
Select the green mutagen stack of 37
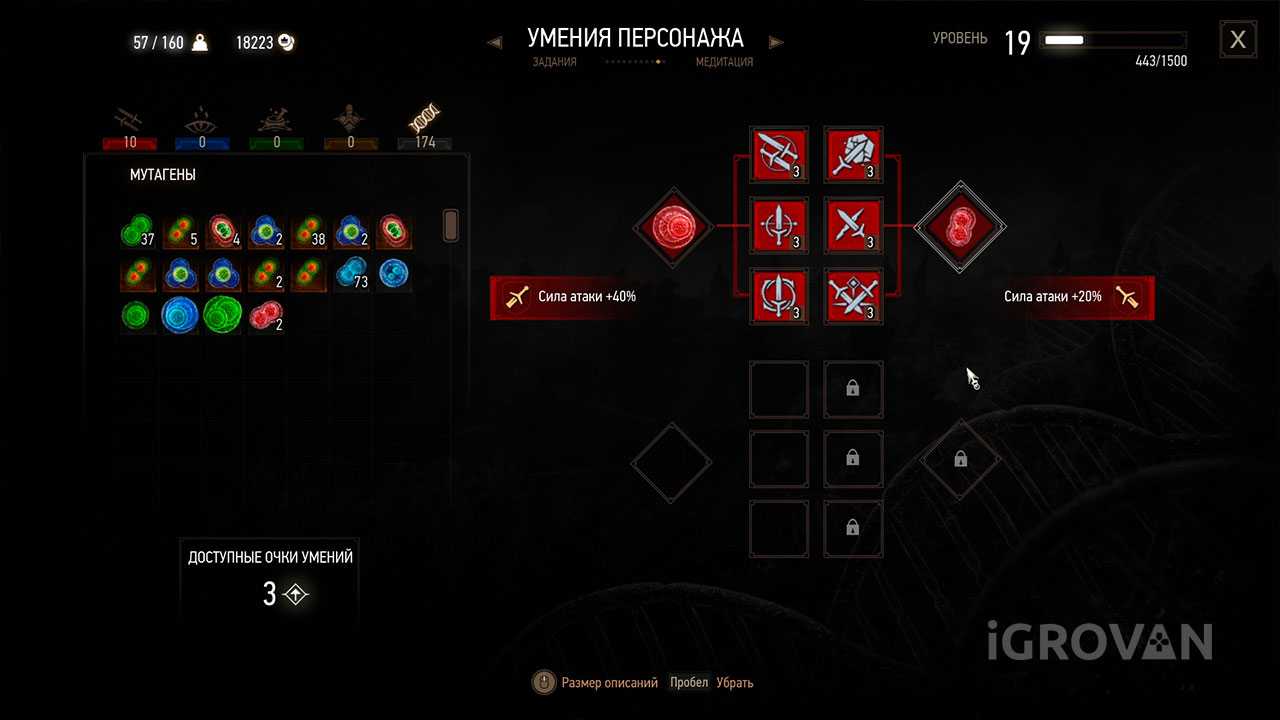pos(137,232)
